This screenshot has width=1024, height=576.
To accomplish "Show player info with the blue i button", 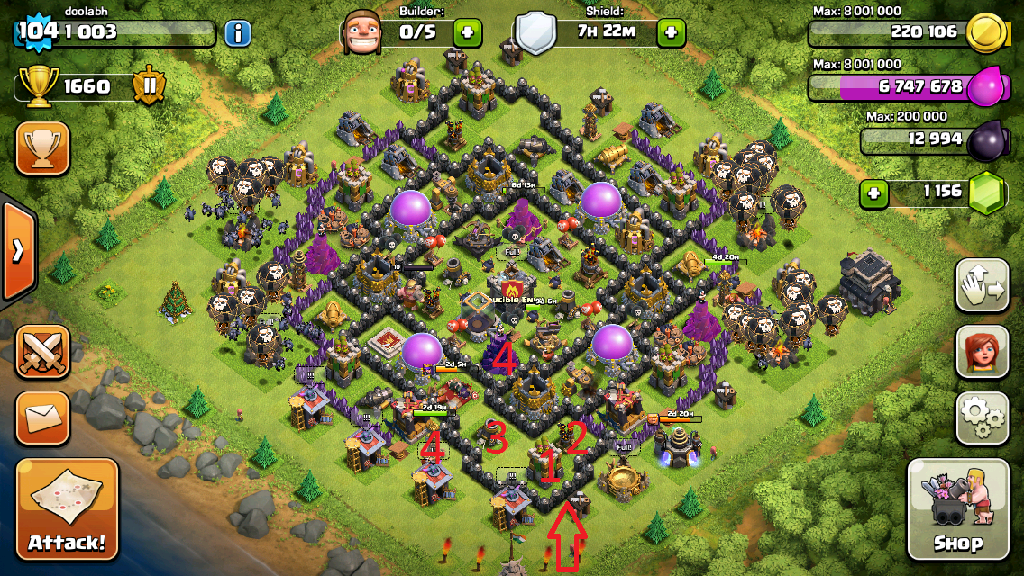I will pos(237,33).
